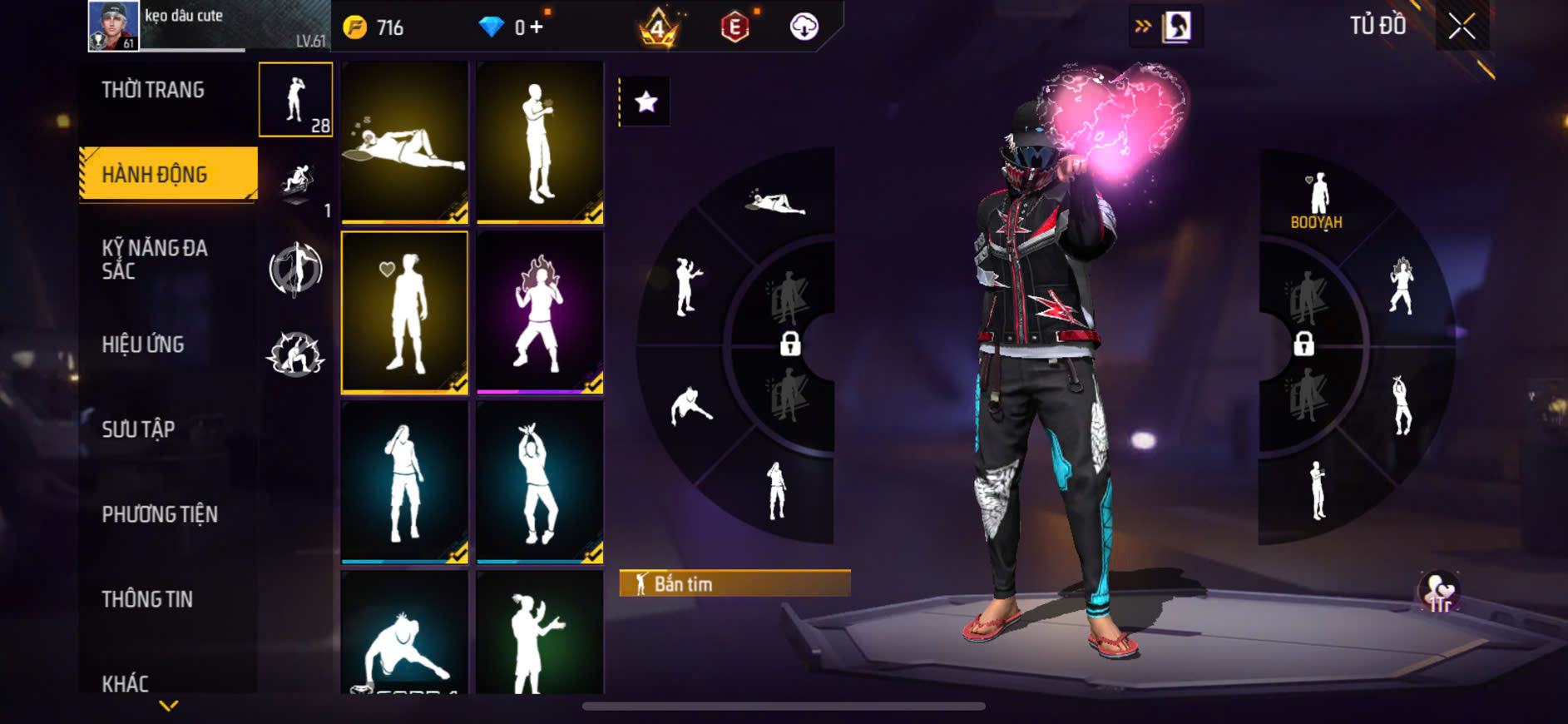The height and width of the screenshot is (724, 1568).
Task: Open the cloud download icon
Action: (x=804, y=27)
